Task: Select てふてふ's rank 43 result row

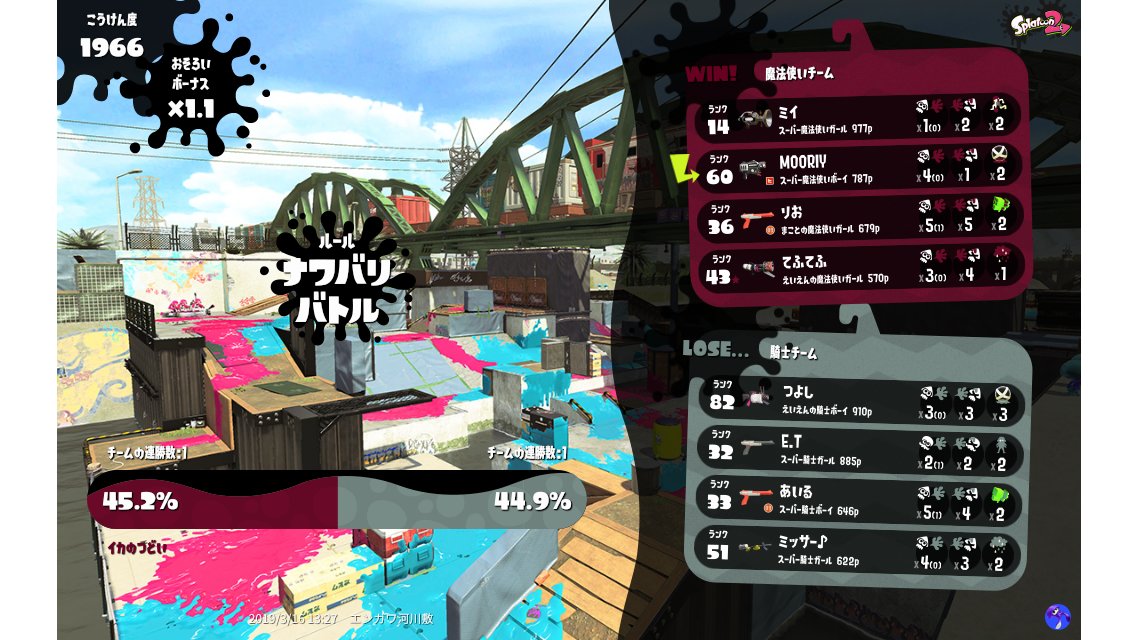Action: (860, 270)
